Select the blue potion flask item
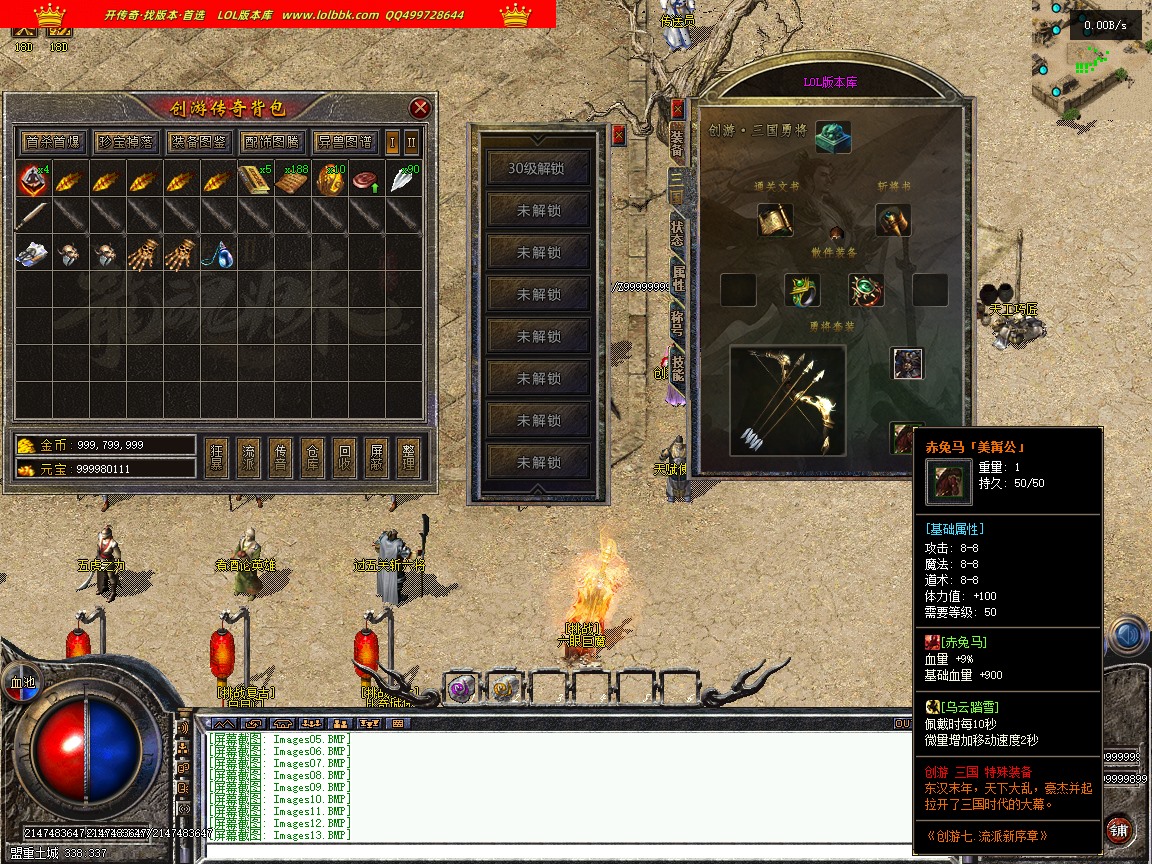Image resolution: width=1152 pixels, height=864 pixels. tap(219, 255)
